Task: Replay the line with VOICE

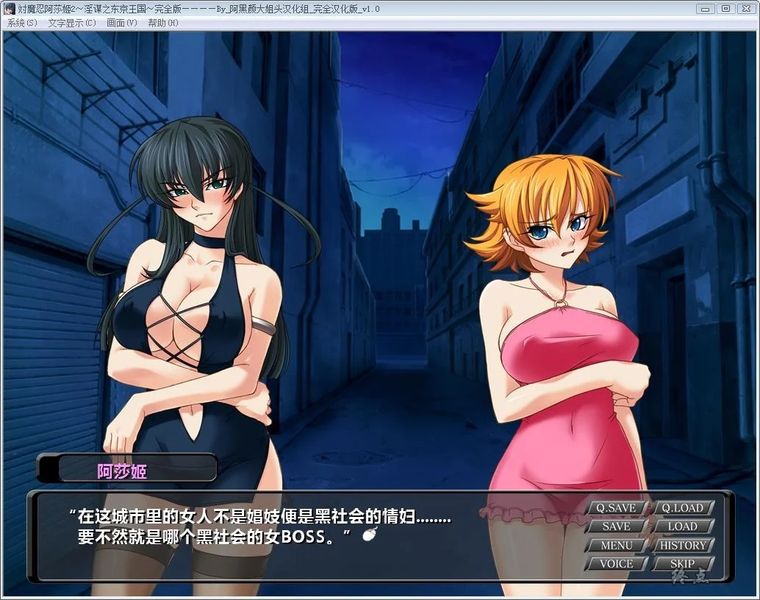Action: point(616,564)
